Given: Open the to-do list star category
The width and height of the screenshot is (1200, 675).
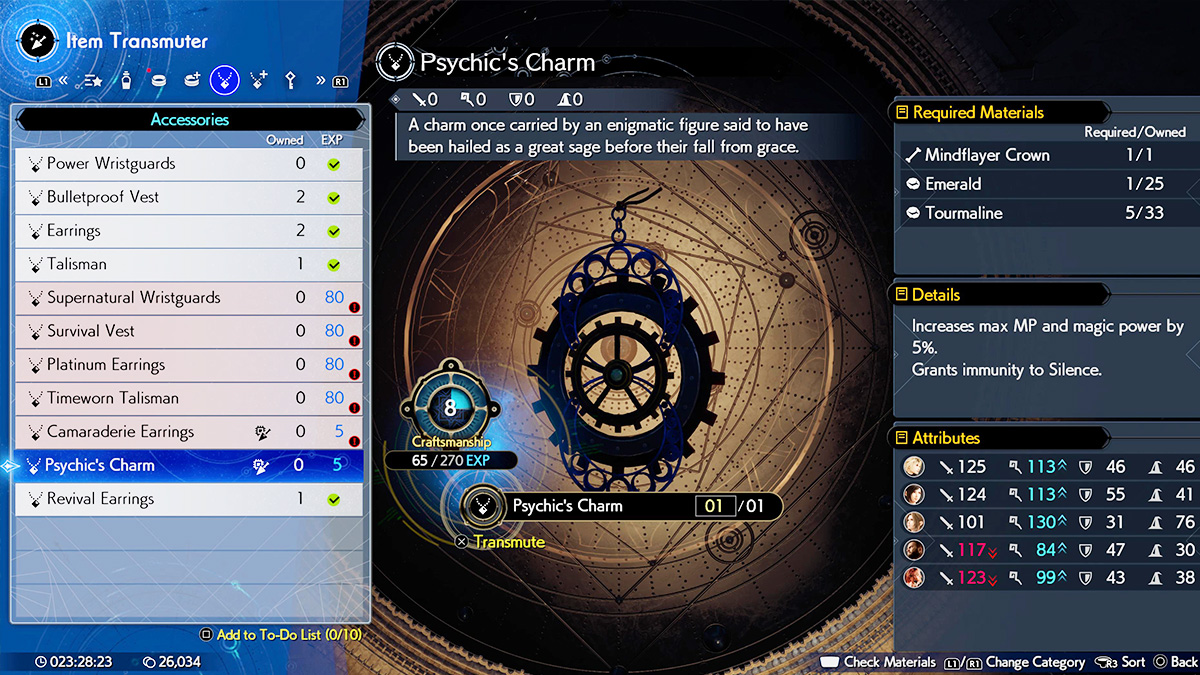Looking at the screenshot, I should click(93, 80).
